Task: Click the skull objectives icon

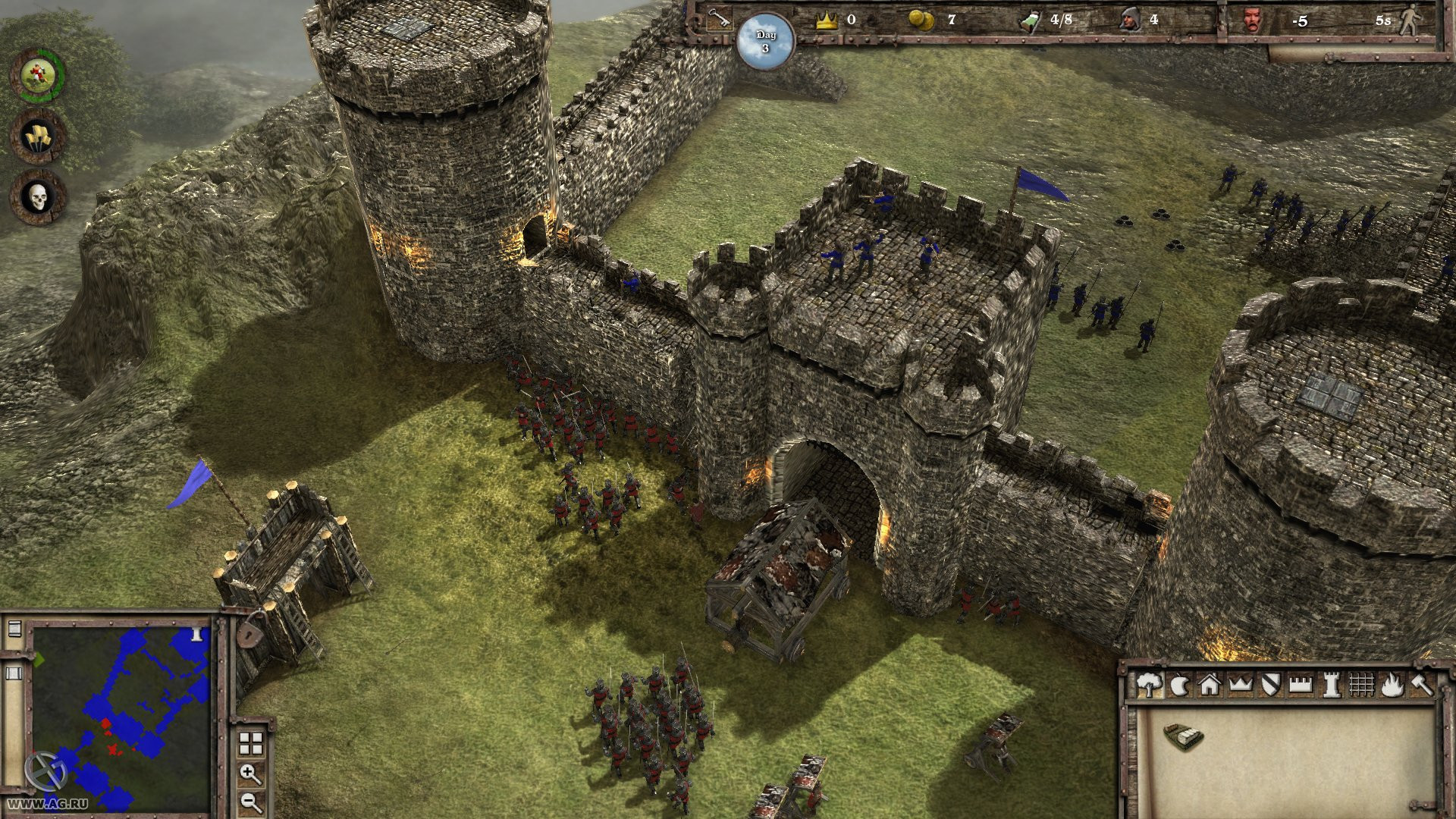Action: coord(38,198)
